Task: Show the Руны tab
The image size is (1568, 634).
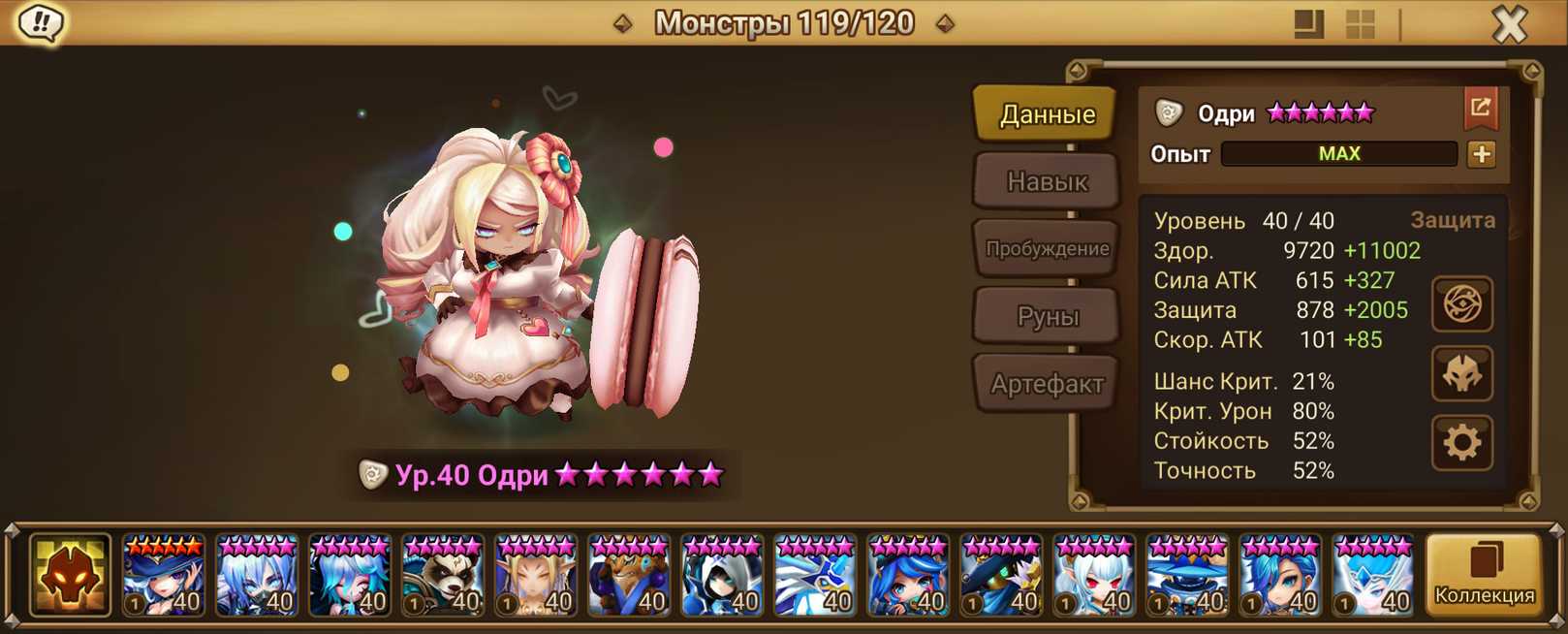Action: 1047,316
